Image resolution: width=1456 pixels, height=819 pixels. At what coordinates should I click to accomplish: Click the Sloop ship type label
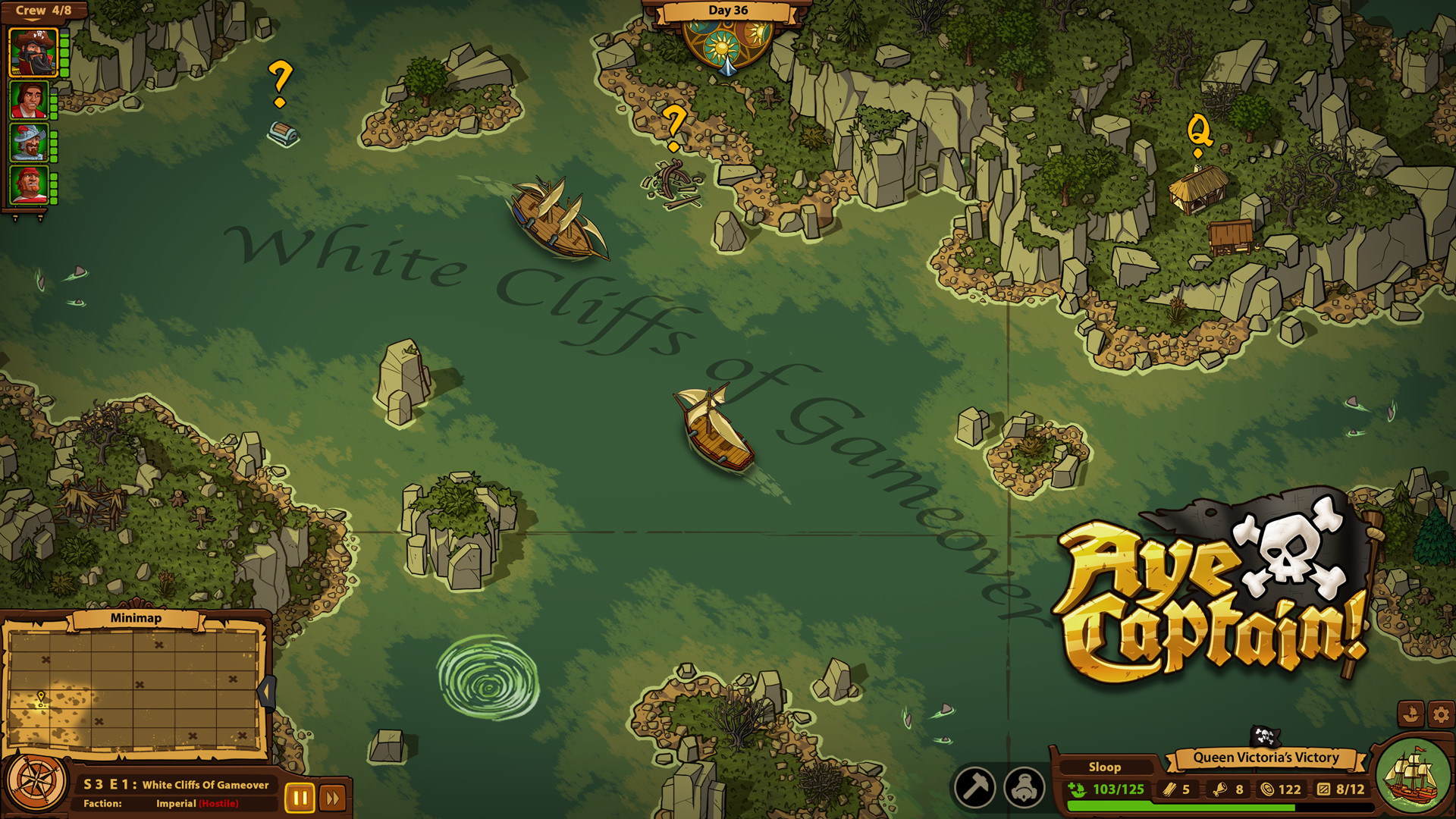[x=1107, y=767]
